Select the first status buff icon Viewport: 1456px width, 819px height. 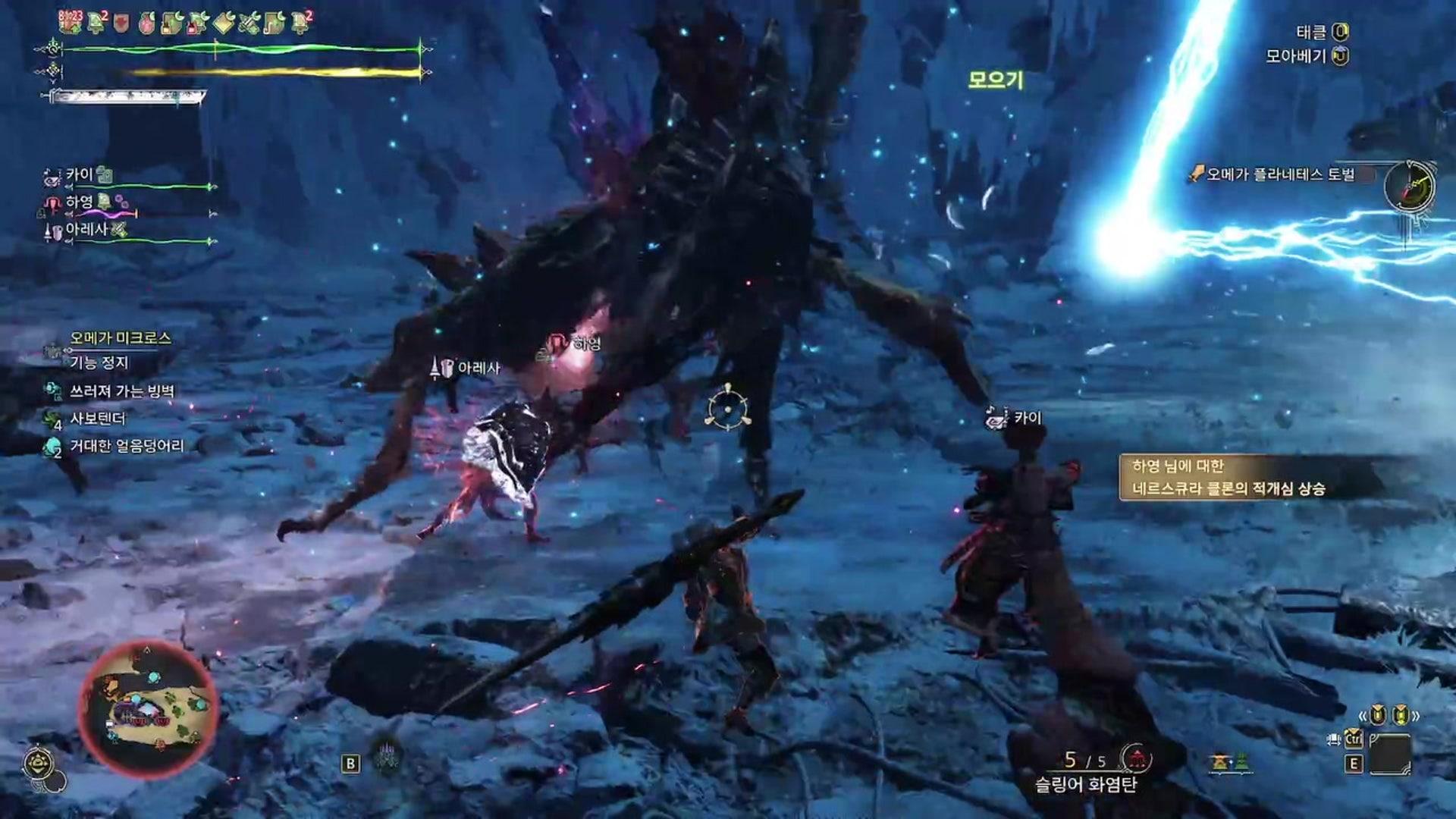71,23
